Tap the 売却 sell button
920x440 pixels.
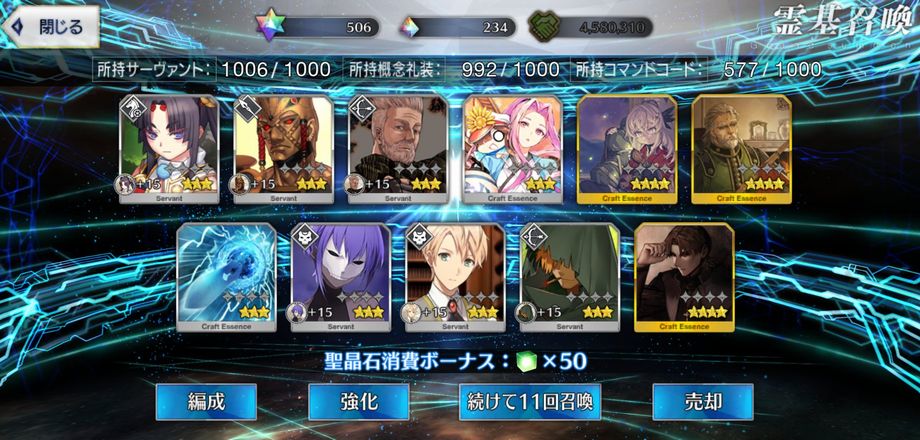pos(702,402)
